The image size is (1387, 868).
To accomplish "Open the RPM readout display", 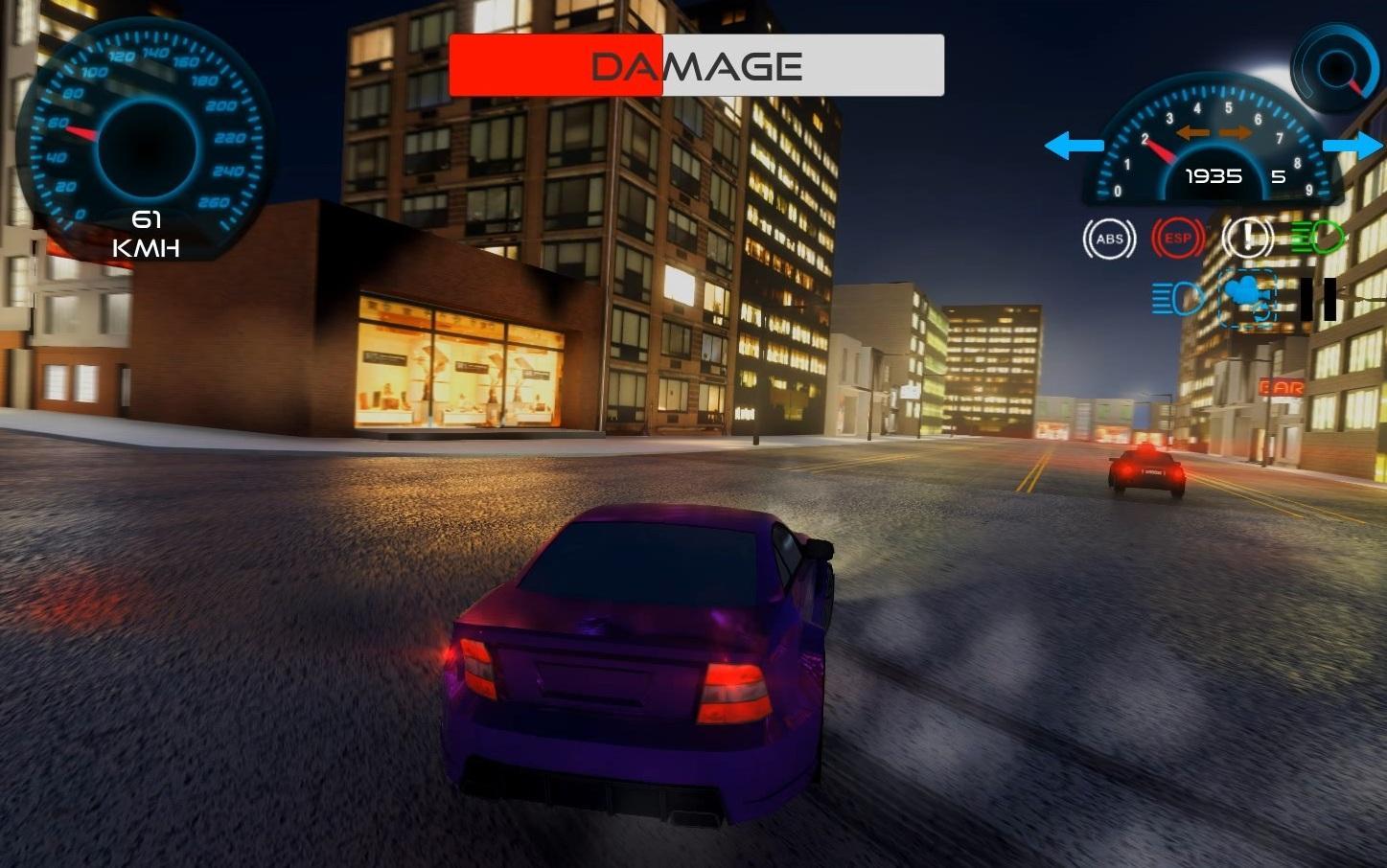I will click(1213, 176).
